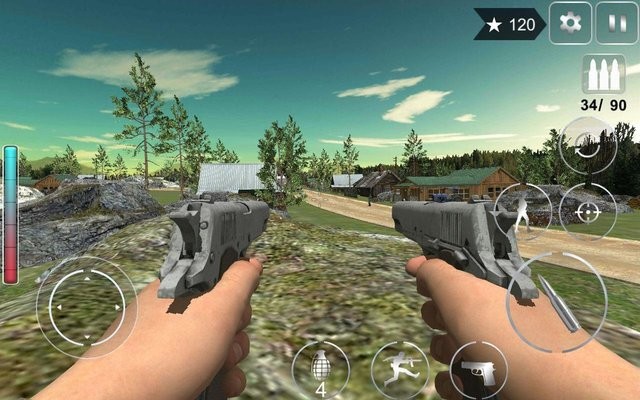Screen dimensions: 640x400
Task: Tap the standing soldier stance button
Action: point(523,211)
